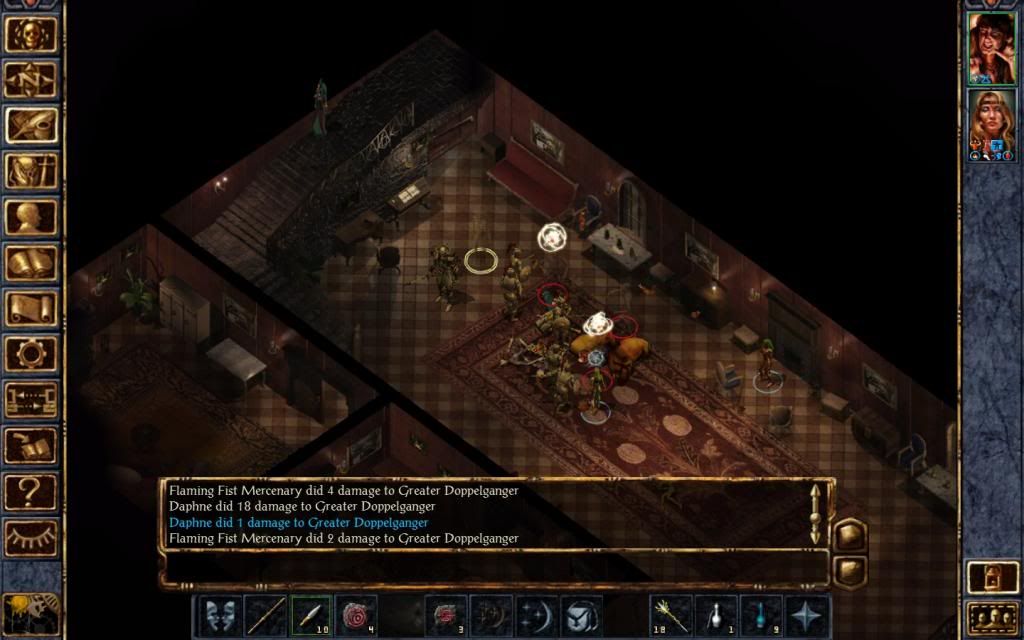
Task: Open the priest scroll screen
Action: point(31,307)
